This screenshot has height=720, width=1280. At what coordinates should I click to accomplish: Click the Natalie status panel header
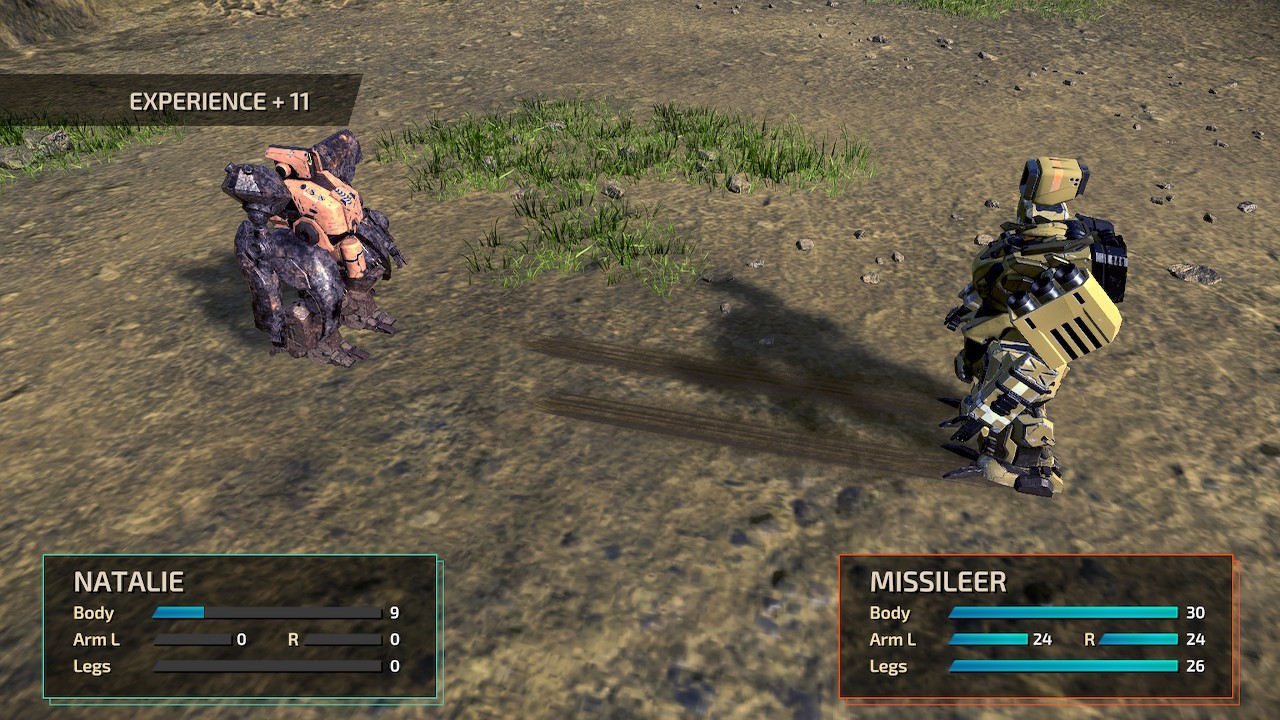coord(130,580)
